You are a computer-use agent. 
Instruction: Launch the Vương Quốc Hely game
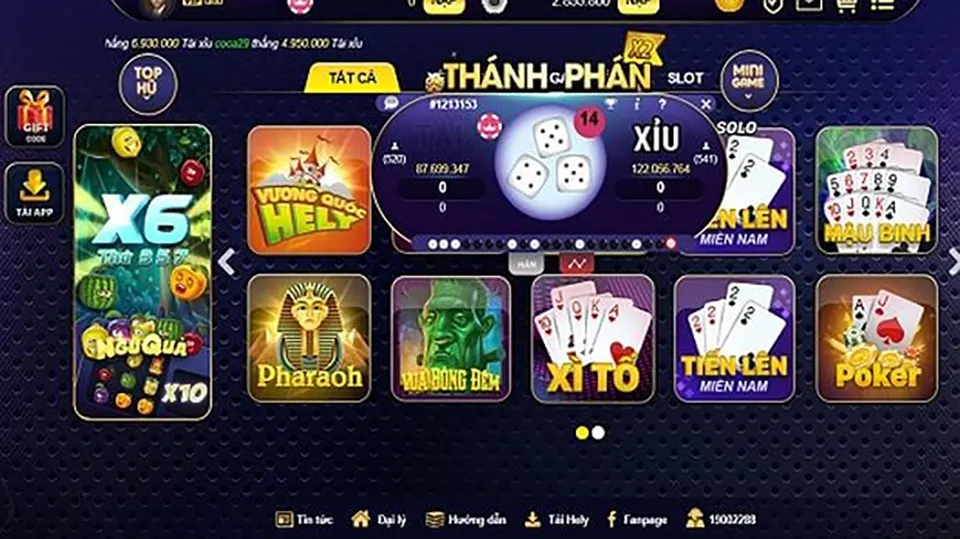pyautogui.click(x=309, y=190)
